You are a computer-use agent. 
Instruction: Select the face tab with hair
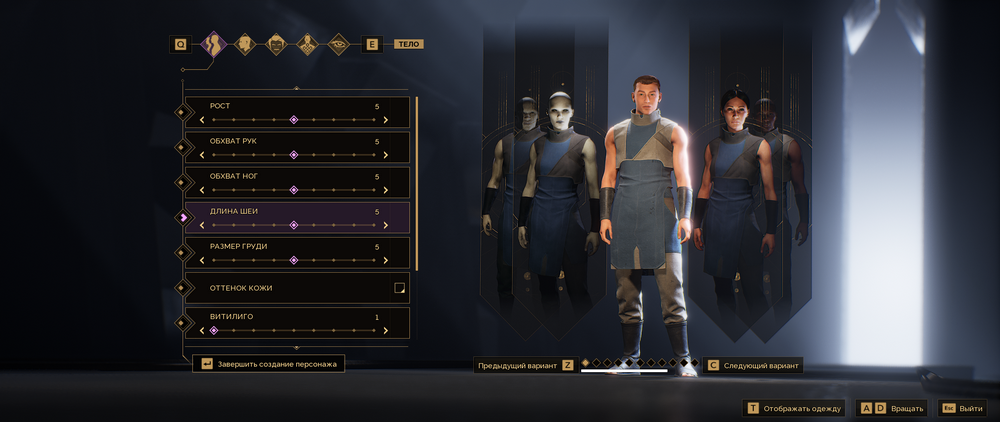pos(276,44)
